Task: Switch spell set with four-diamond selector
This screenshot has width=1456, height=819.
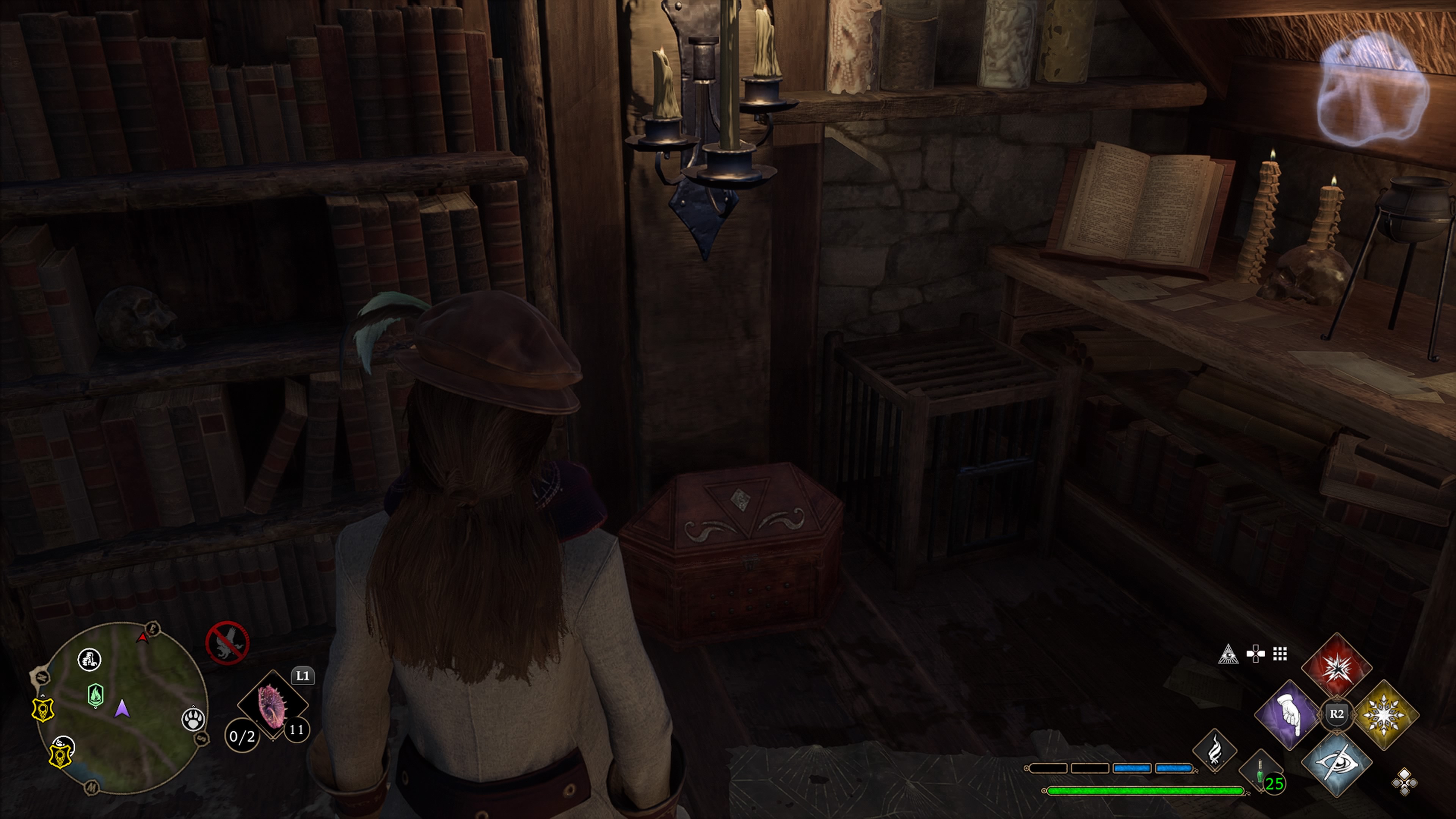Action: tap(1404, 782)
